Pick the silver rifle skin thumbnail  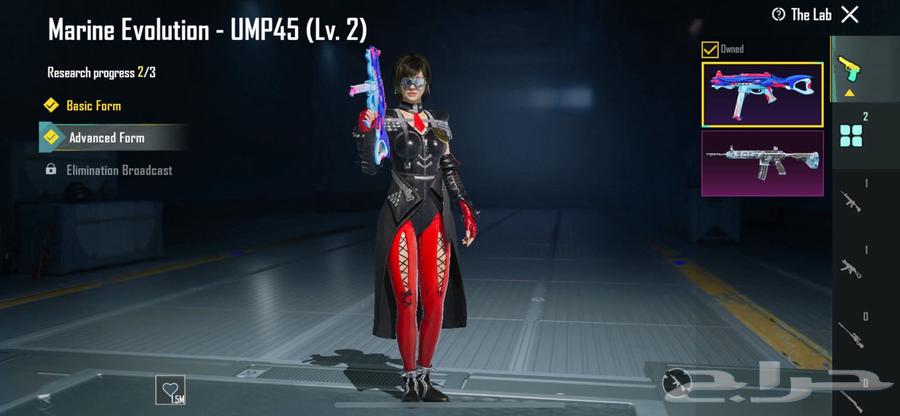point(762,162)
